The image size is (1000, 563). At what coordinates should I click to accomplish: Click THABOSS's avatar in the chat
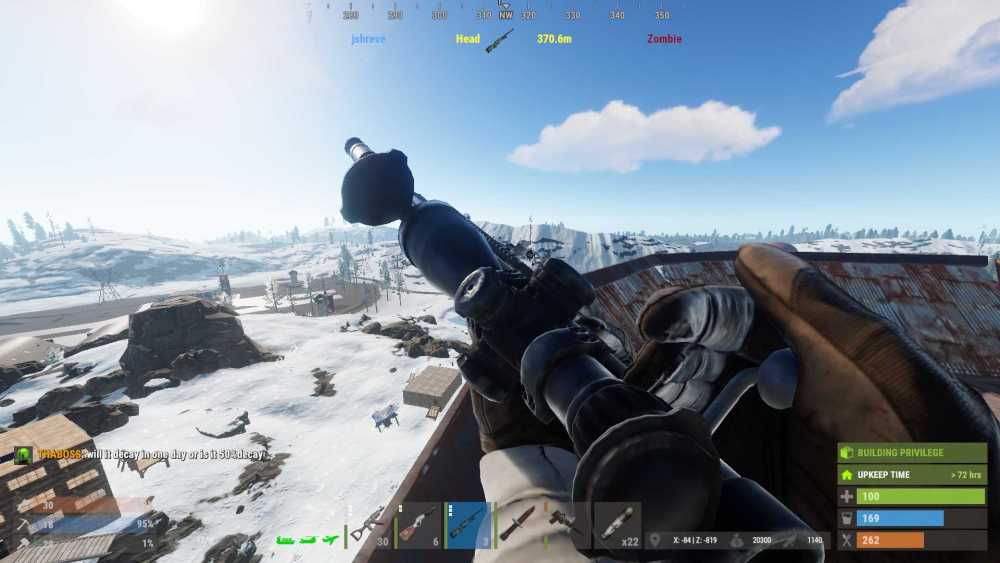(22, 455)
